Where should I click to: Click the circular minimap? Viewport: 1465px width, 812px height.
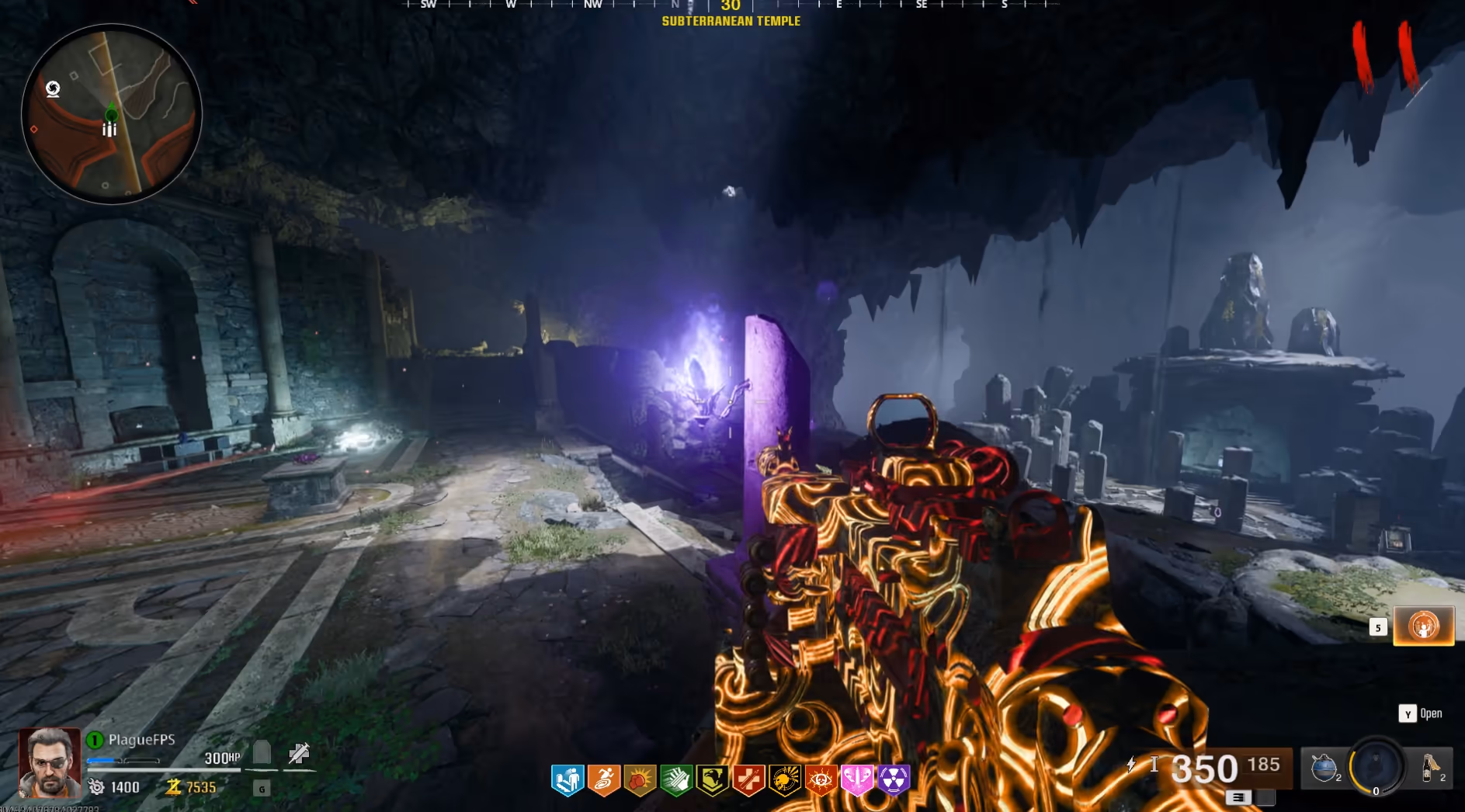(x=112, y=114)
